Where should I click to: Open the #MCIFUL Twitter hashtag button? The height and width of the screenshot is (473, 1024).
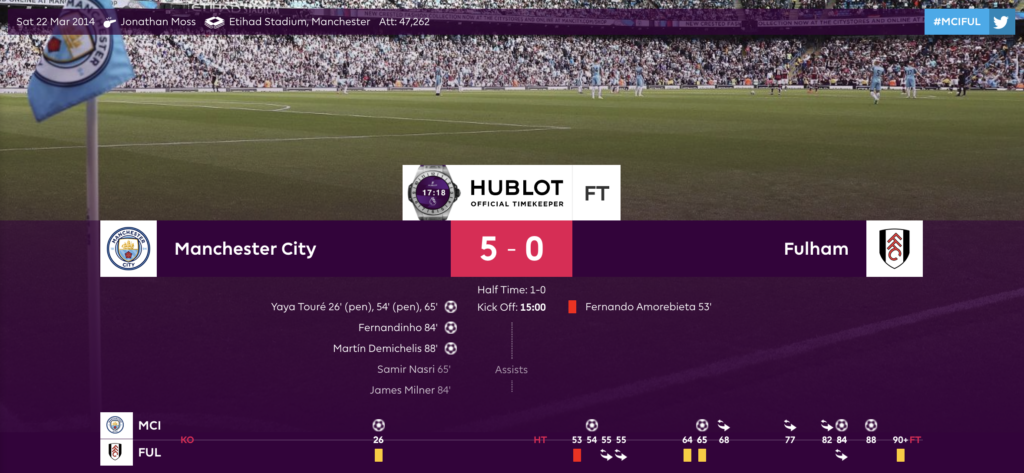(x=969, y=21)
